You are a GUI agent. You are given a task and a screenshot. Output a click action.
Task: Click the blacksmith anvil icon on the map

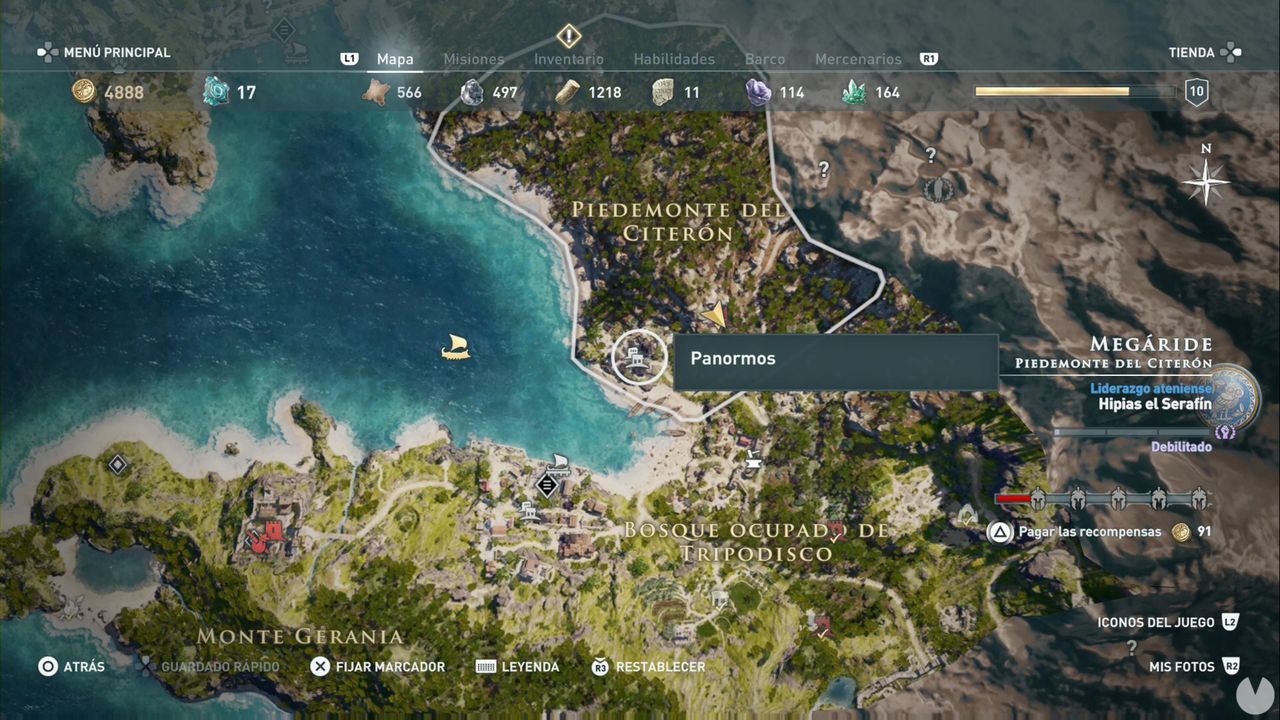point(752,460)
